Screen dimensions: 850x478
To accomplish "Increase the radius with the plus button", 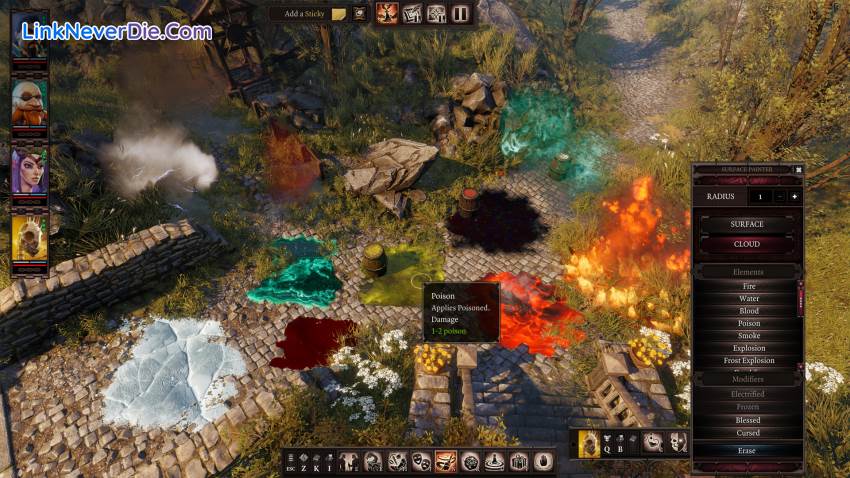I will click(795, 197).
